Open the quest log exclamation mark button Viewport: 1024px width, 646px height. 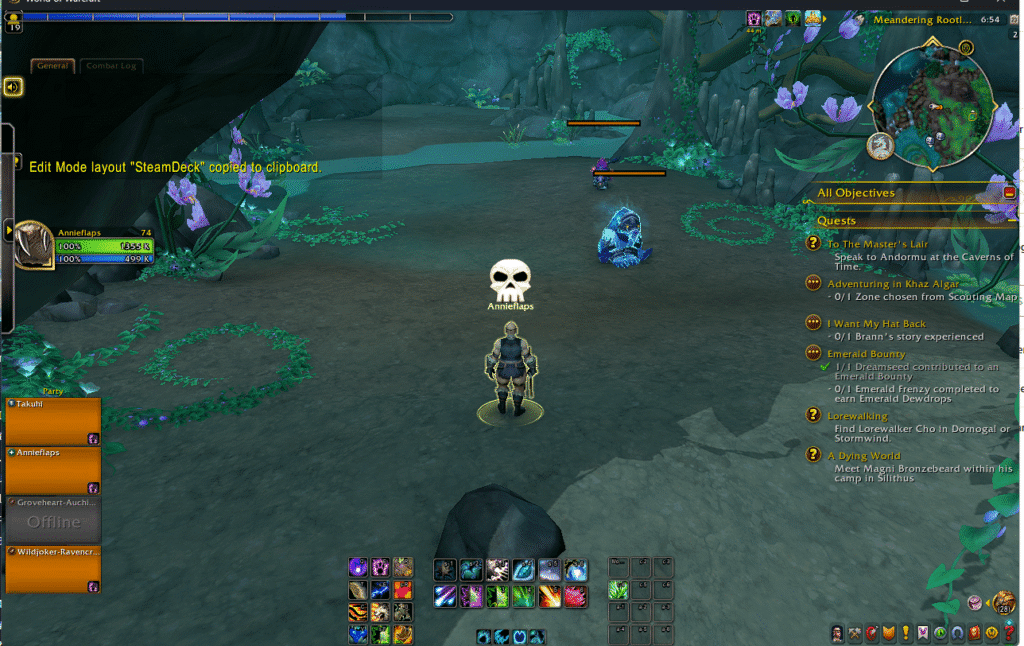click(x=905, y=633)
